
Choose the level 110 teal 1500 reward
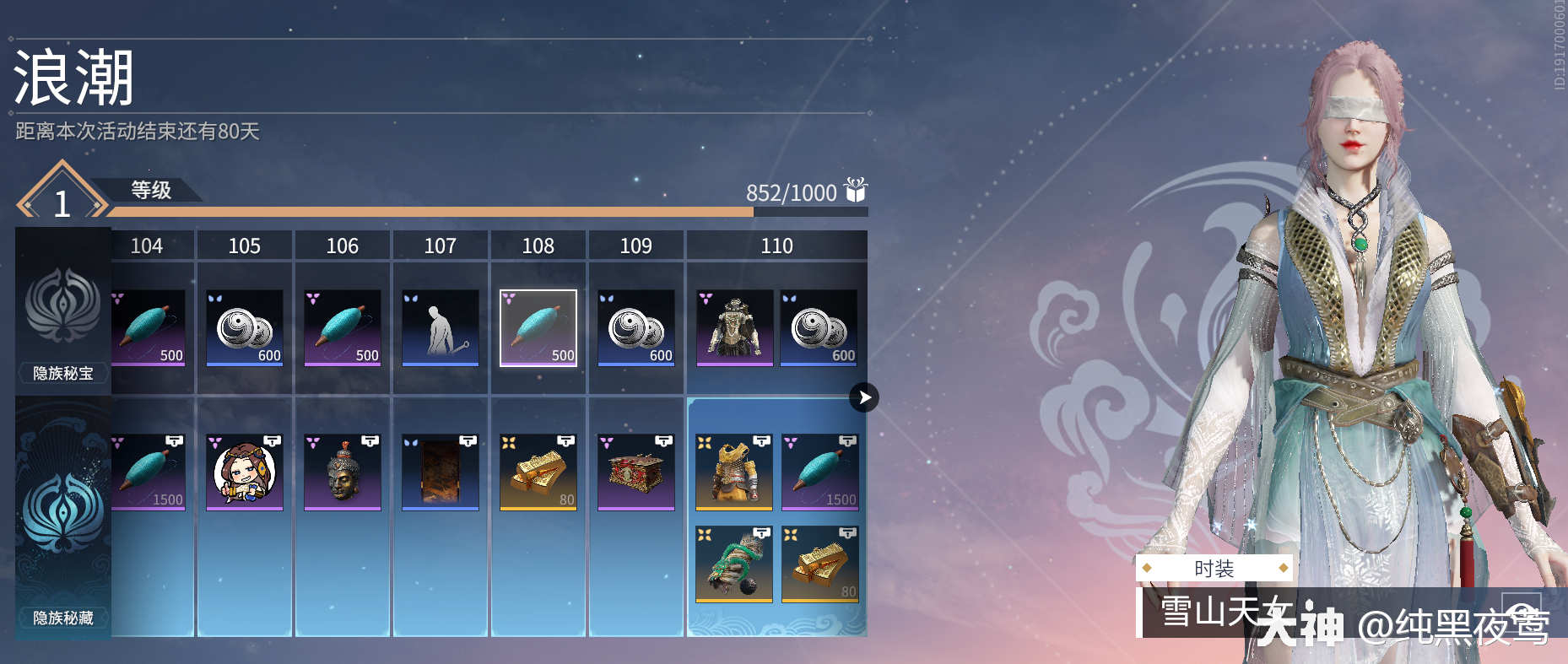point(820,472)
